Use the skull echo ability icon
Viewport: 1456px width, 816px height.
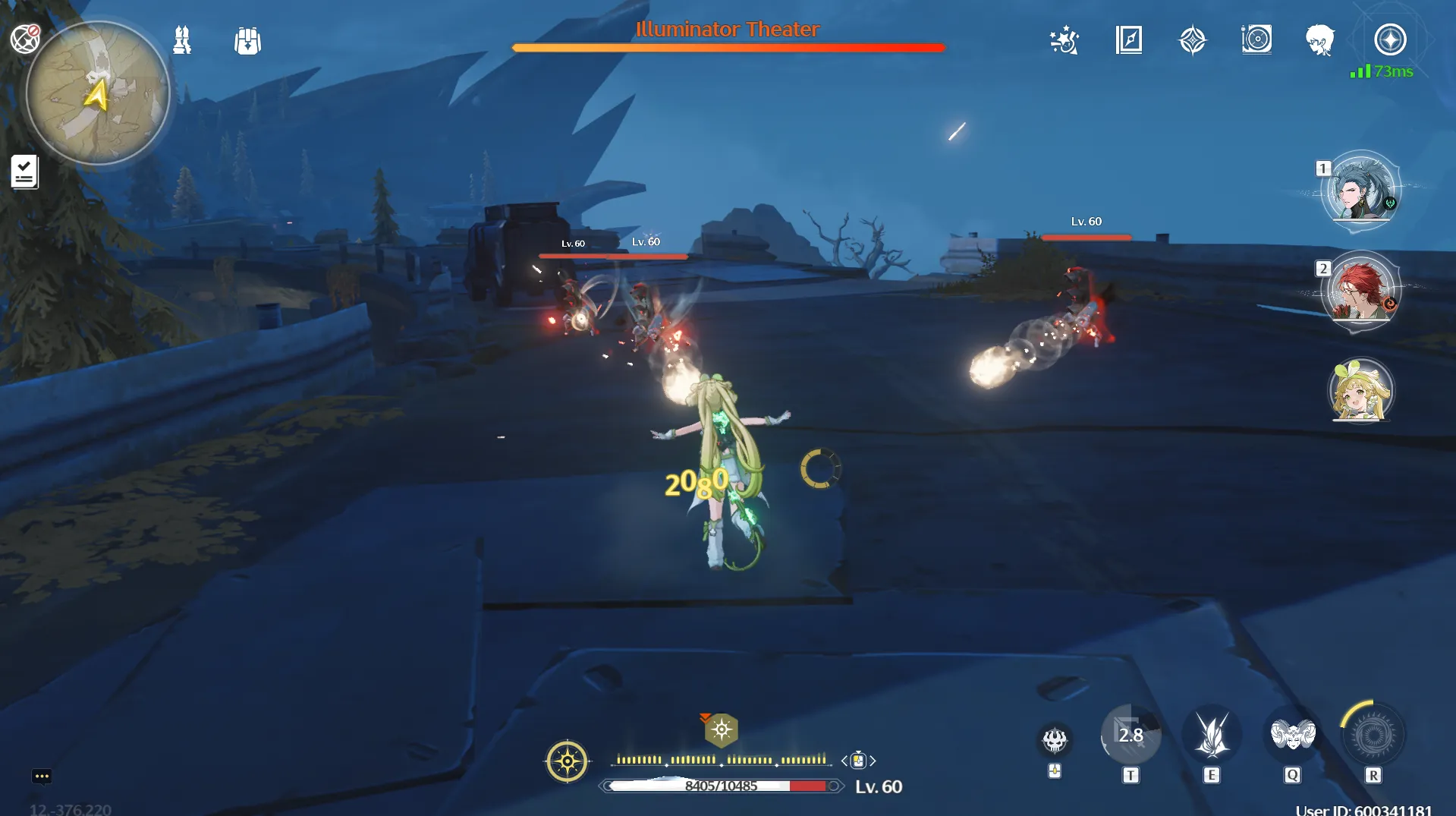click(1055, 739)
